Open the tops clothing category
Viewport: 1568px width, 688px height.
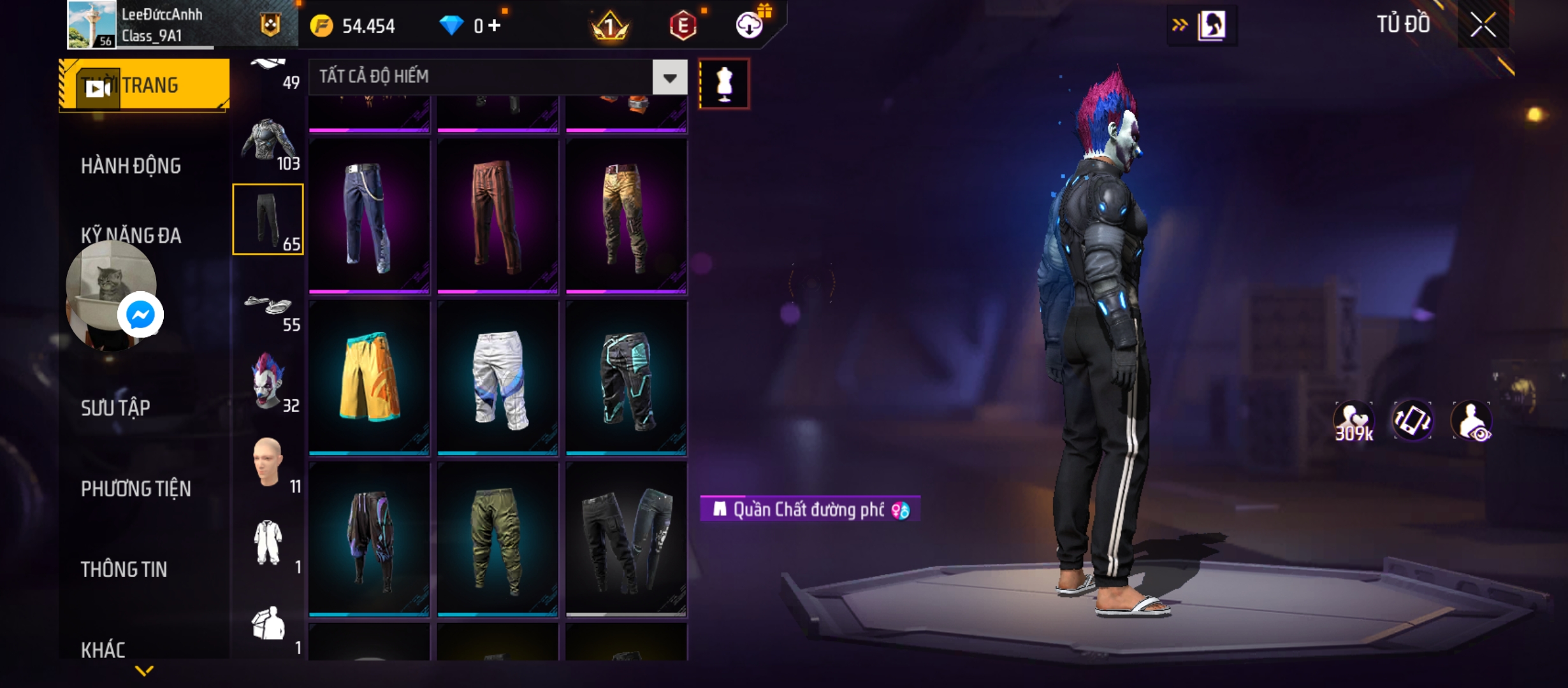coord(268,143)
